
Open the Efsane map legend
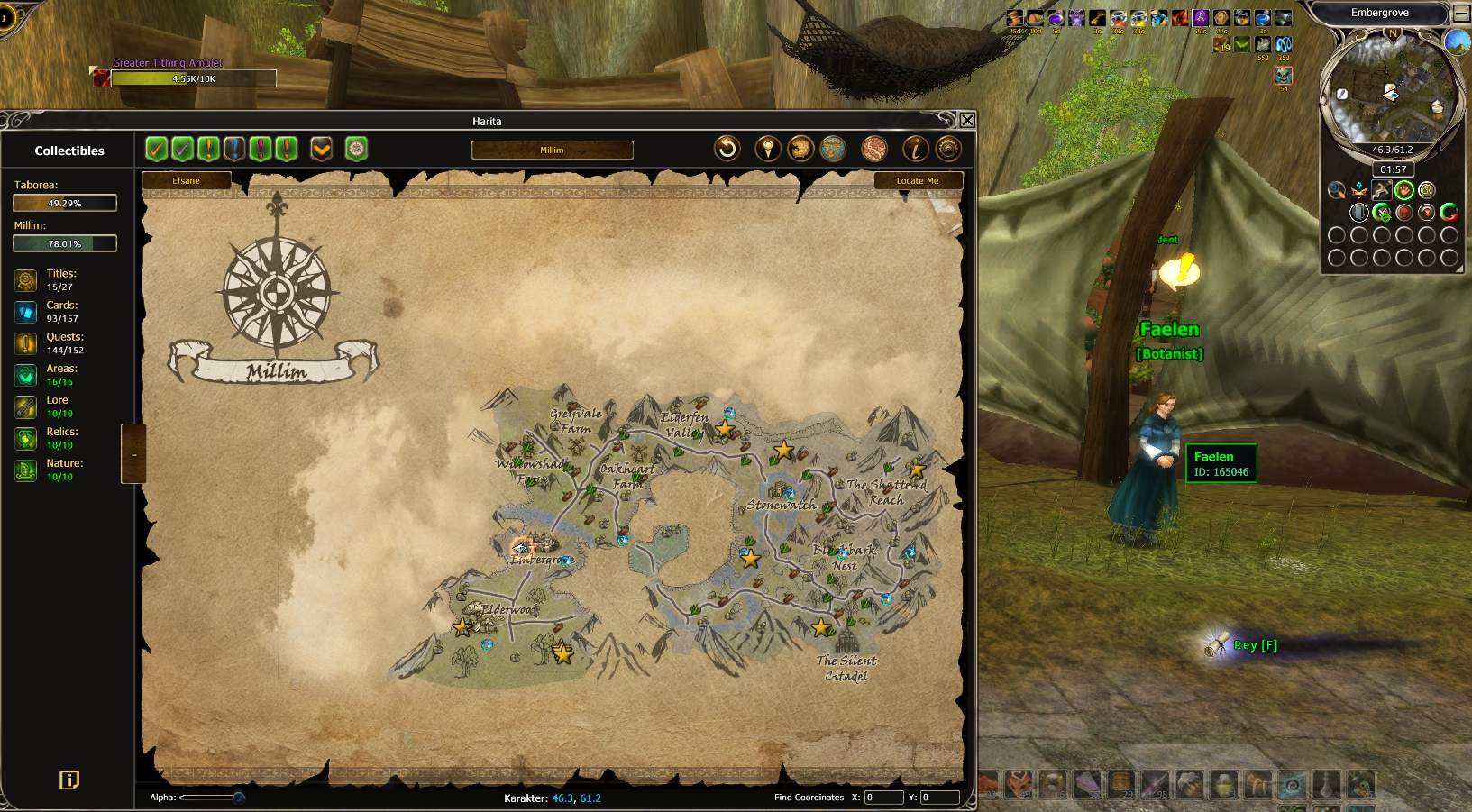(187, 181)
